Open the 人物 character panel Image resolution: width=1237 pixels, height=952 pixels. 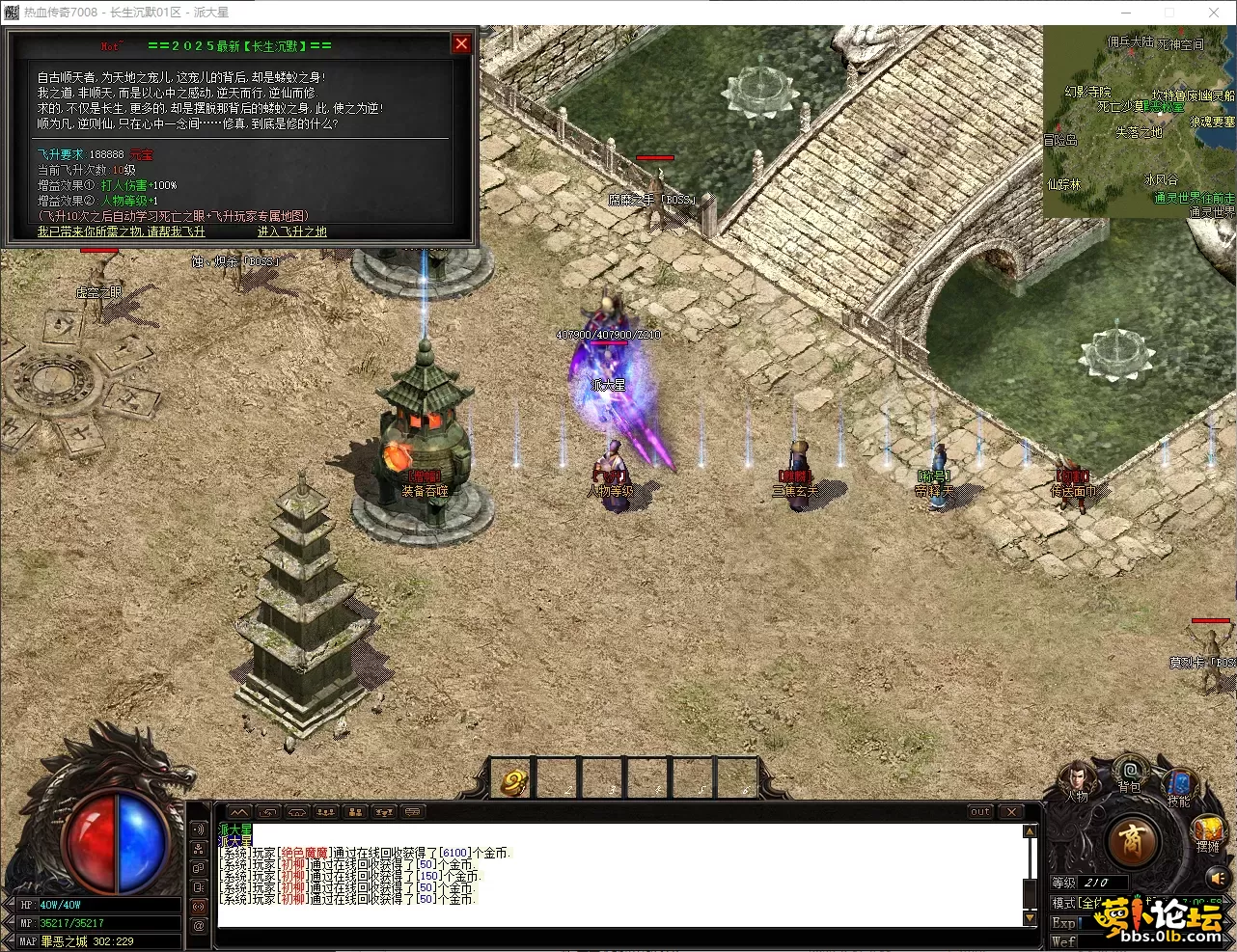1078,779
